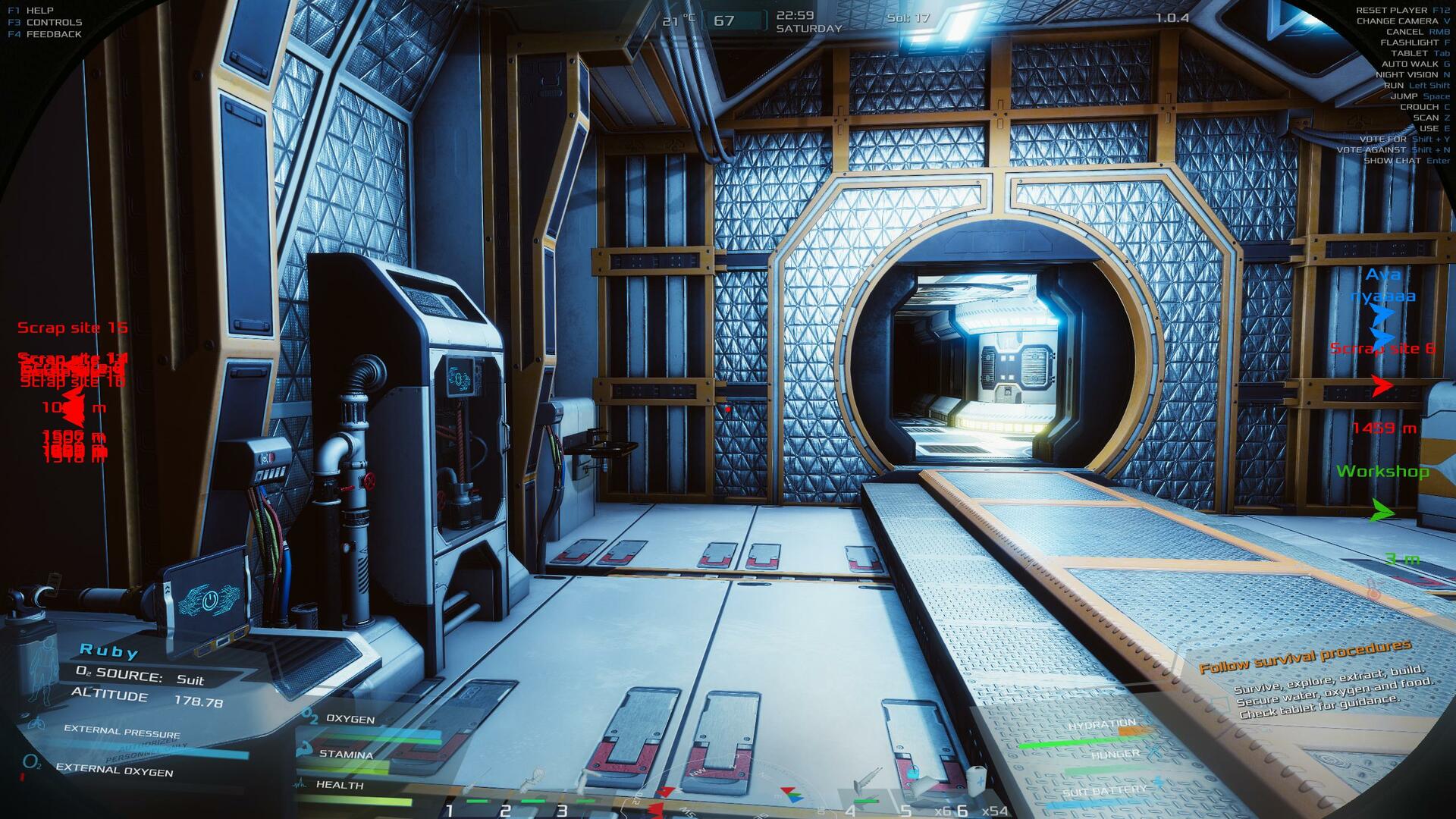Click the Scrap site 15 waypoint label
The height and width of the screenshot is (819, 1456).
(x=73, y=328)
